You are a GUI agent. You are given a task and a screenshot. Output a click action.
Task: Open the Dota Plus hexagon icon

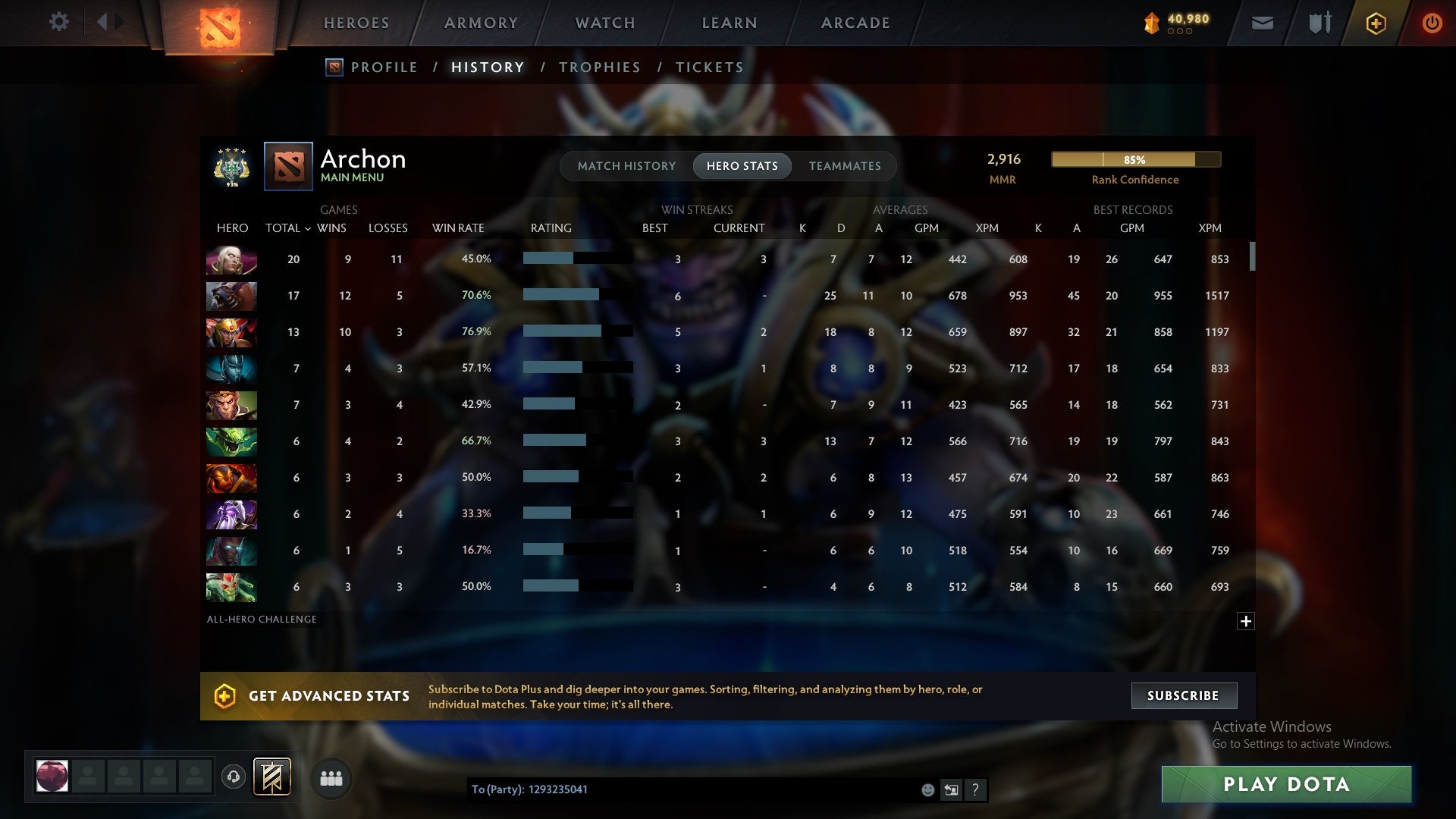tap(1375, 23)
